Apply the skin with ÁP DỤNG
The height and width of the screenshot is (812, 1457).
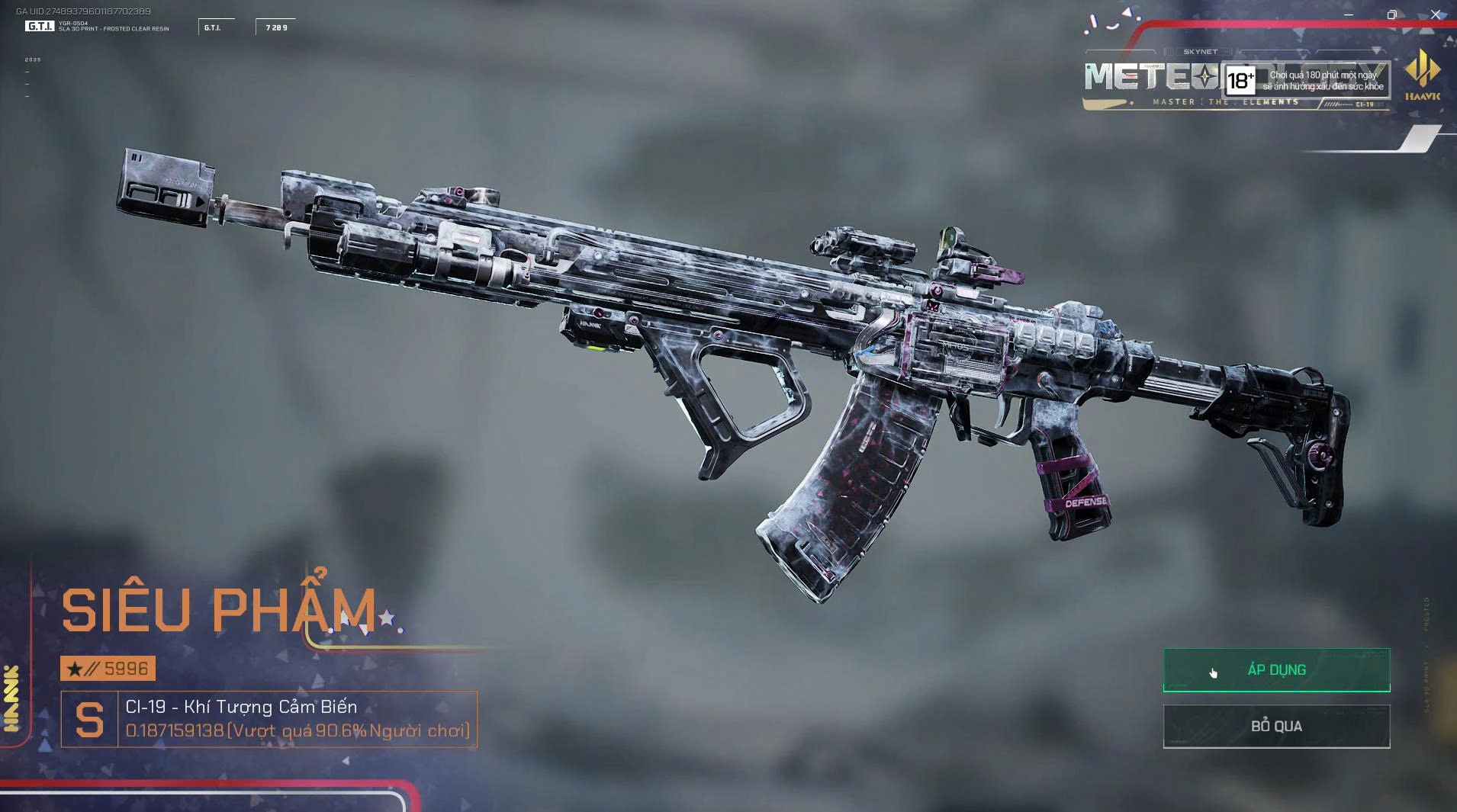1276,670
